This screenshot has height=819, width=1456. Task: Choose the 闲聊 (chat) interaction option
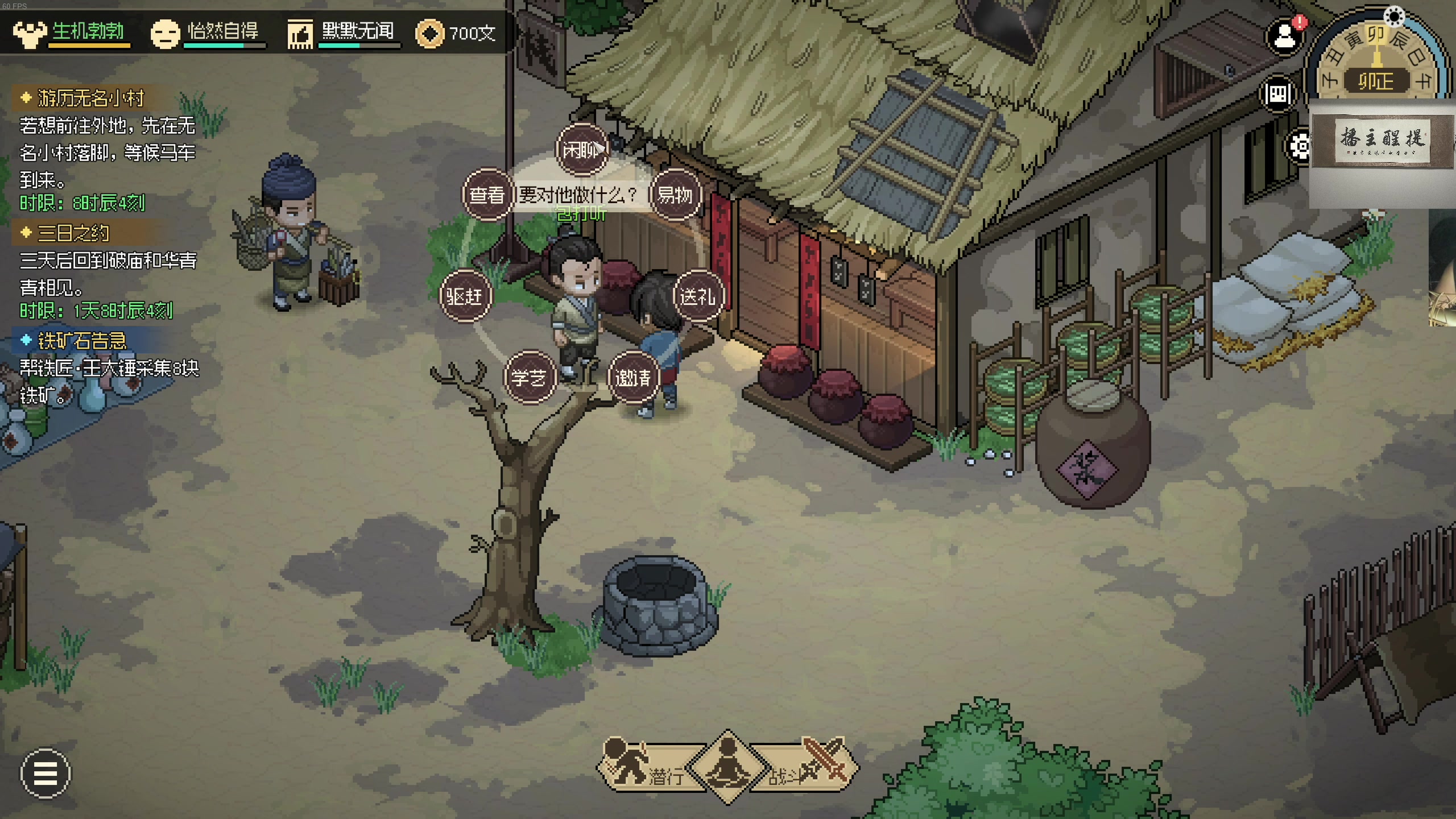click(x=581, y=150)
